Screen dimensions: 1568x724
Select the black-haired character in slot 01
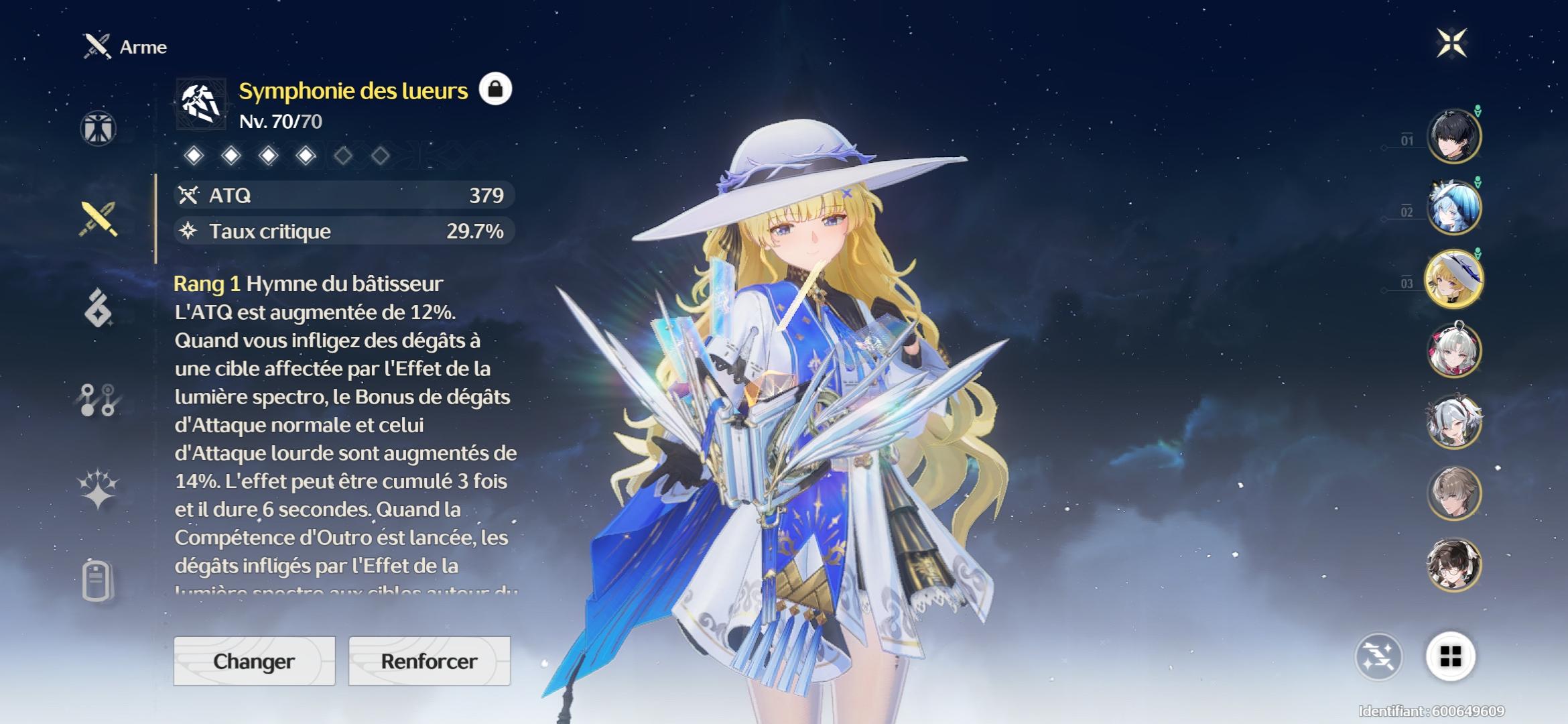pos(1453,137)
